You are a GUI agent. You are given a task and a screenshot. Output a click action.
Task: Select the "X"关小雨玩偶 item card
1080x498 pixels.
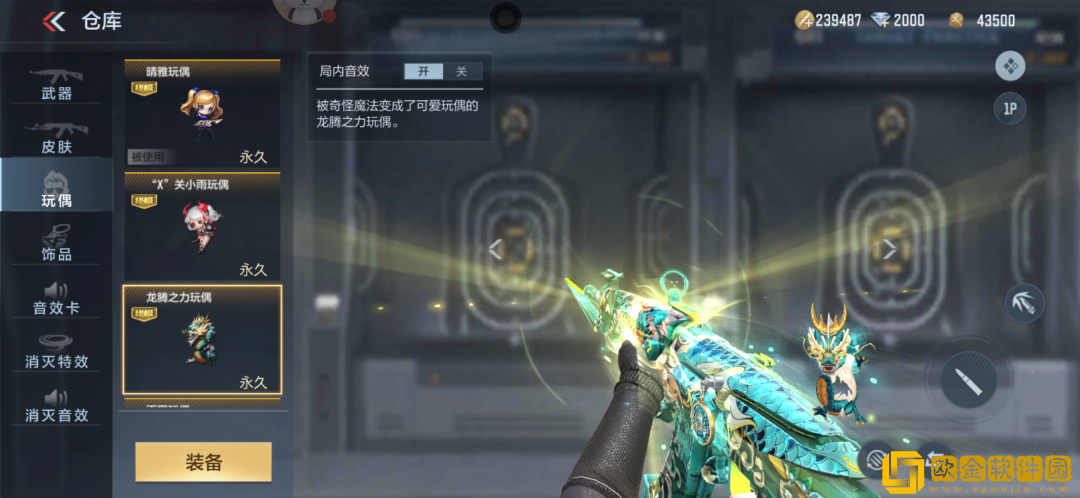coord(202,227)
